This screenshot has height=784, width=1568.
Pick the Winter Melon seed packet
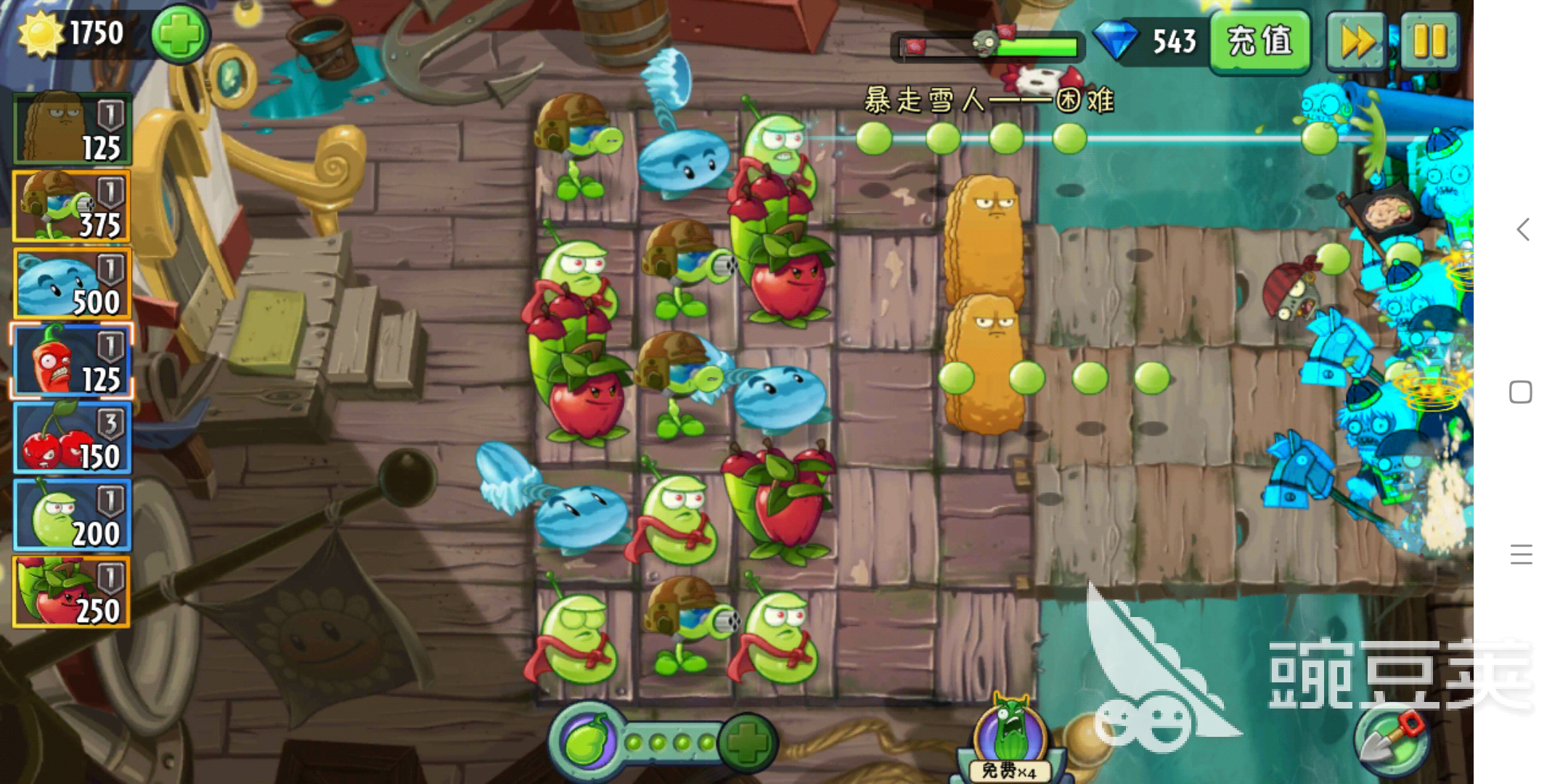(72, 284)
